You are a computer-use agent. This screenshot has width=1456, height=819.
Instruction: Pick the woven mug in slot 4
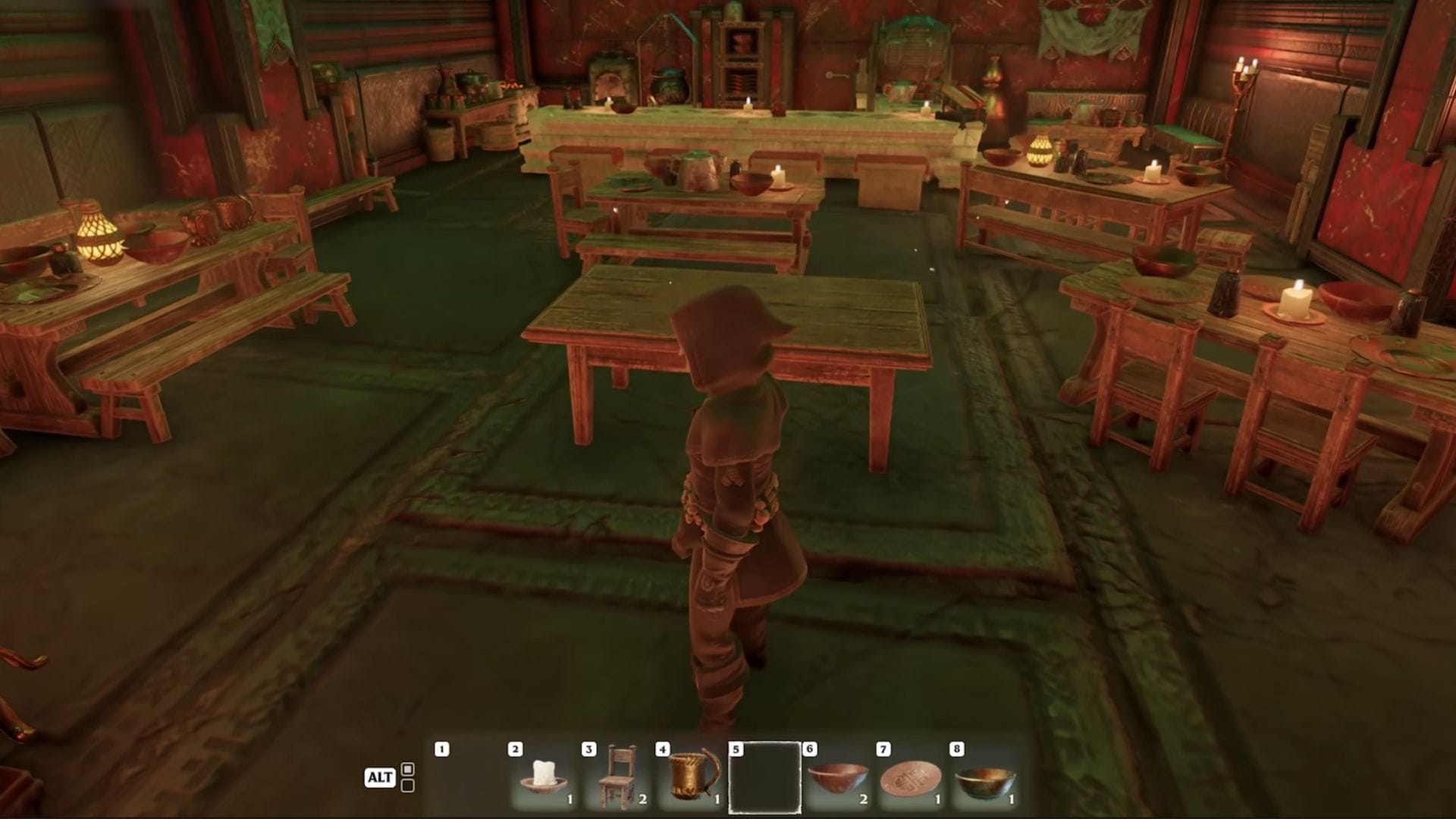tap(692, 777)
